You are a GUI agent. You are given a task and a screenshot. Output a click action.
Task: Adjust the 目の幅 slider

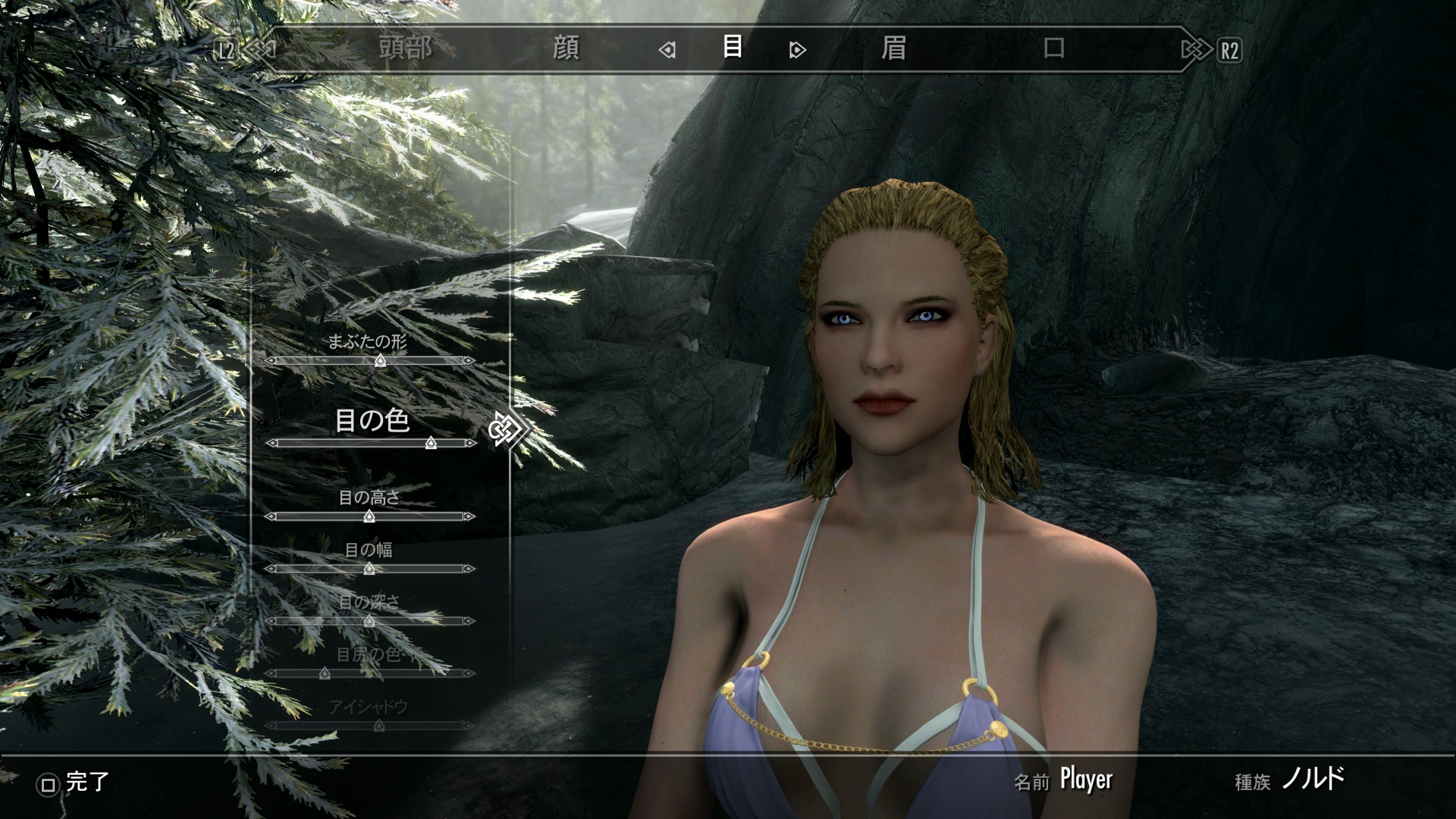click(x=369, y=569)
